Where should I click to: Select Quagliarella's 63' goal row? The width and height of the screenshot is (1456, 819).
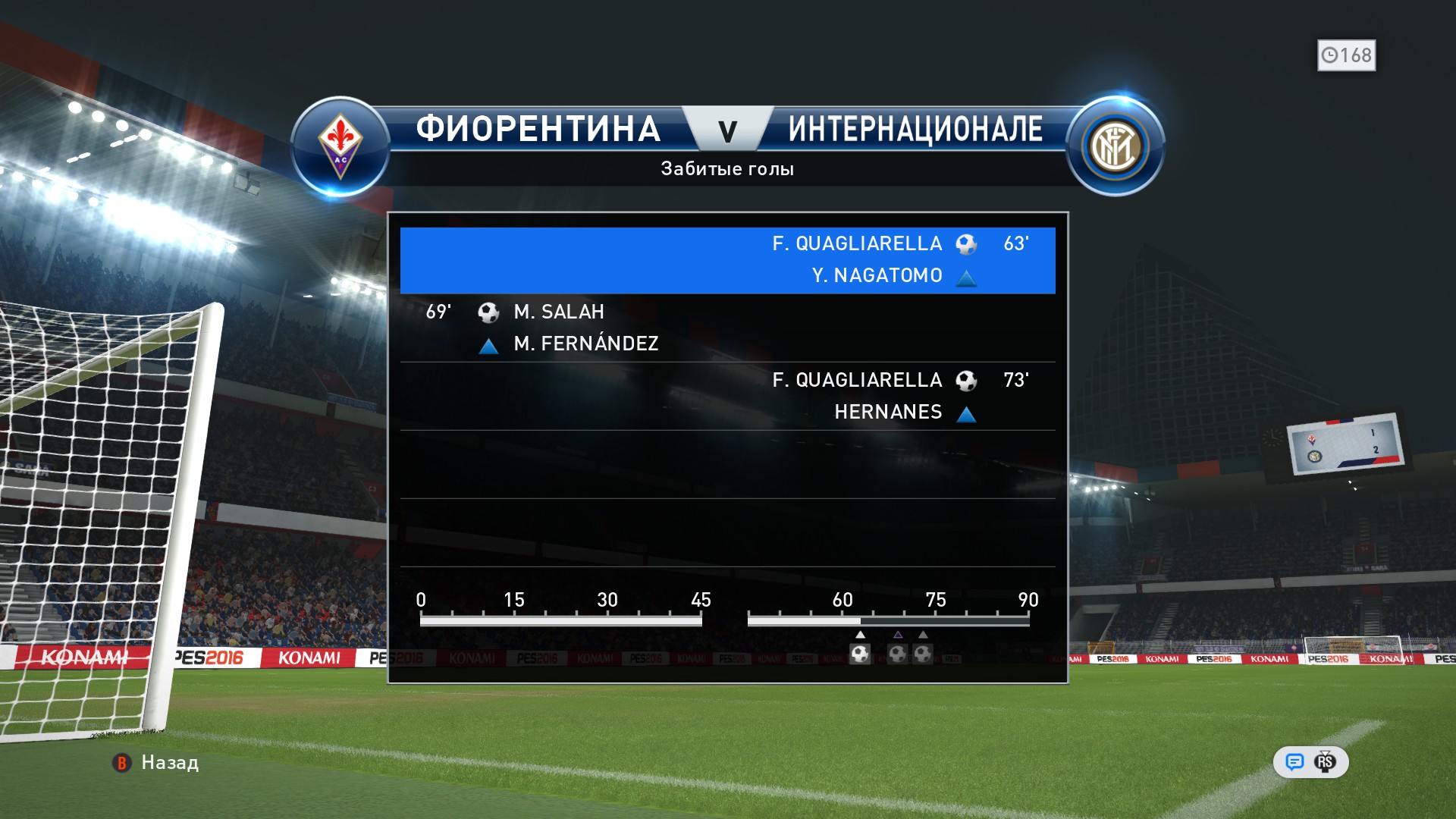(727, 260)
